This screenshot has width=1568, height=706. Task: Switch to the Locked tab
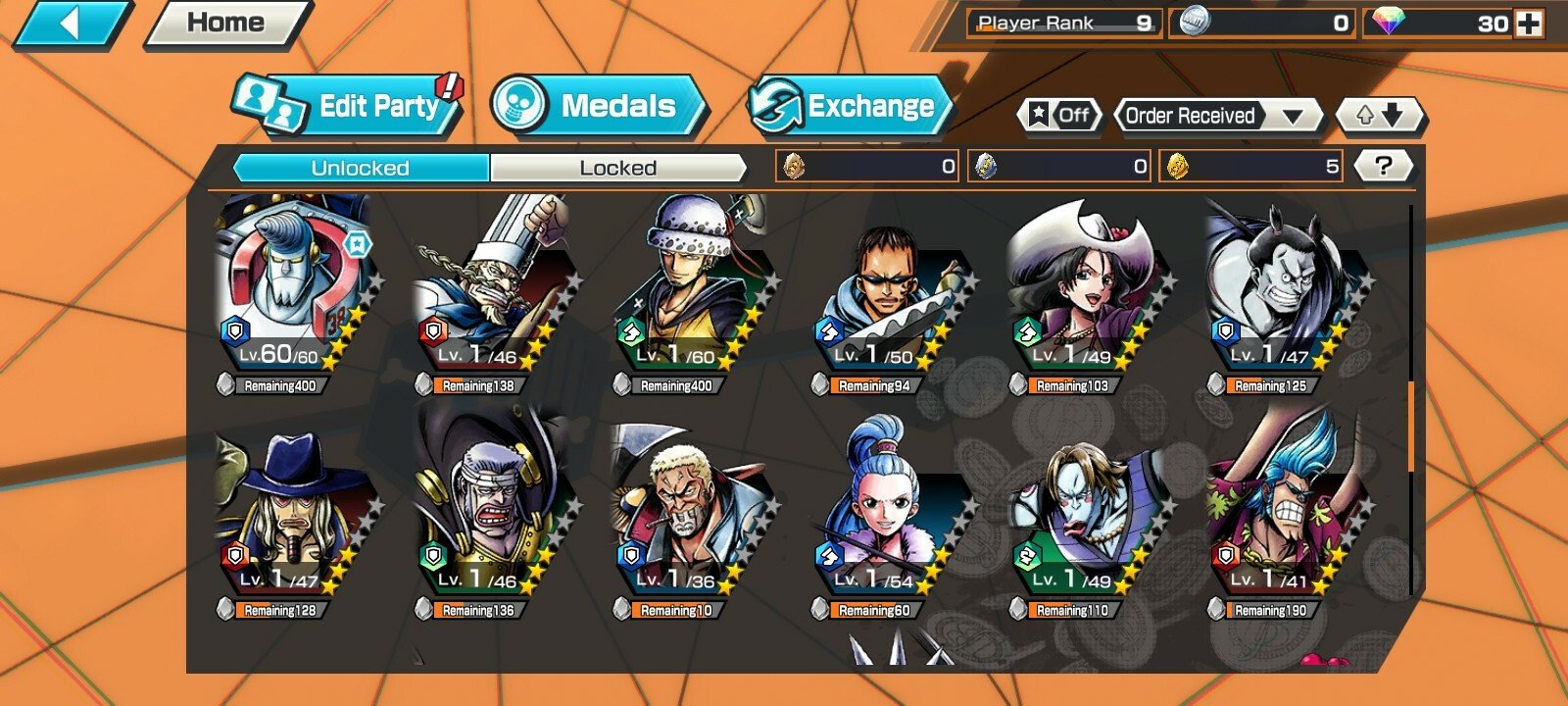pyautogui.click(x=617, y=168)
